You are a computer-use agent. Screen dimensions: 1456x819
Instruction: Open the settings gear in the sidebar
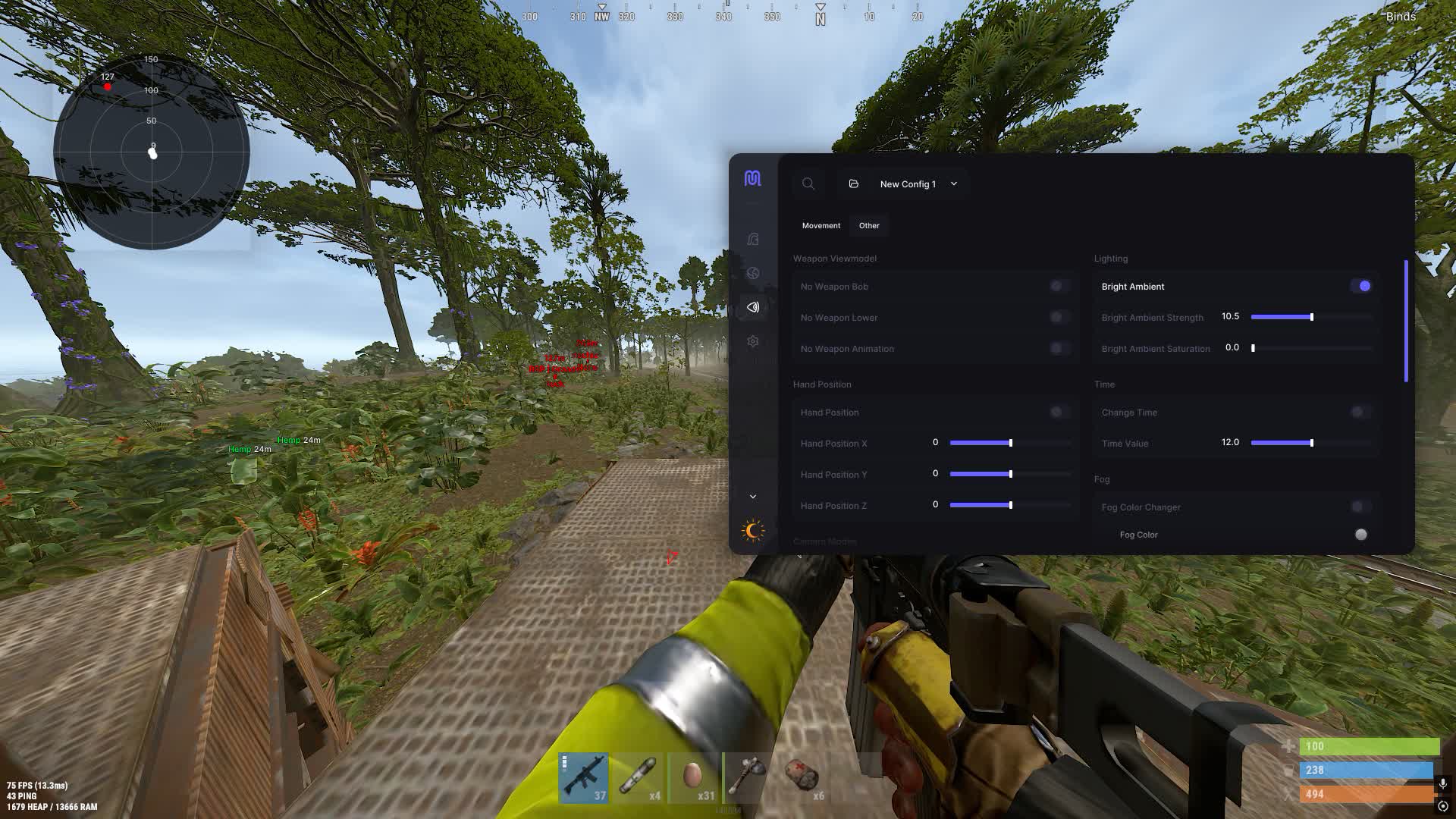tap(753, 341)
